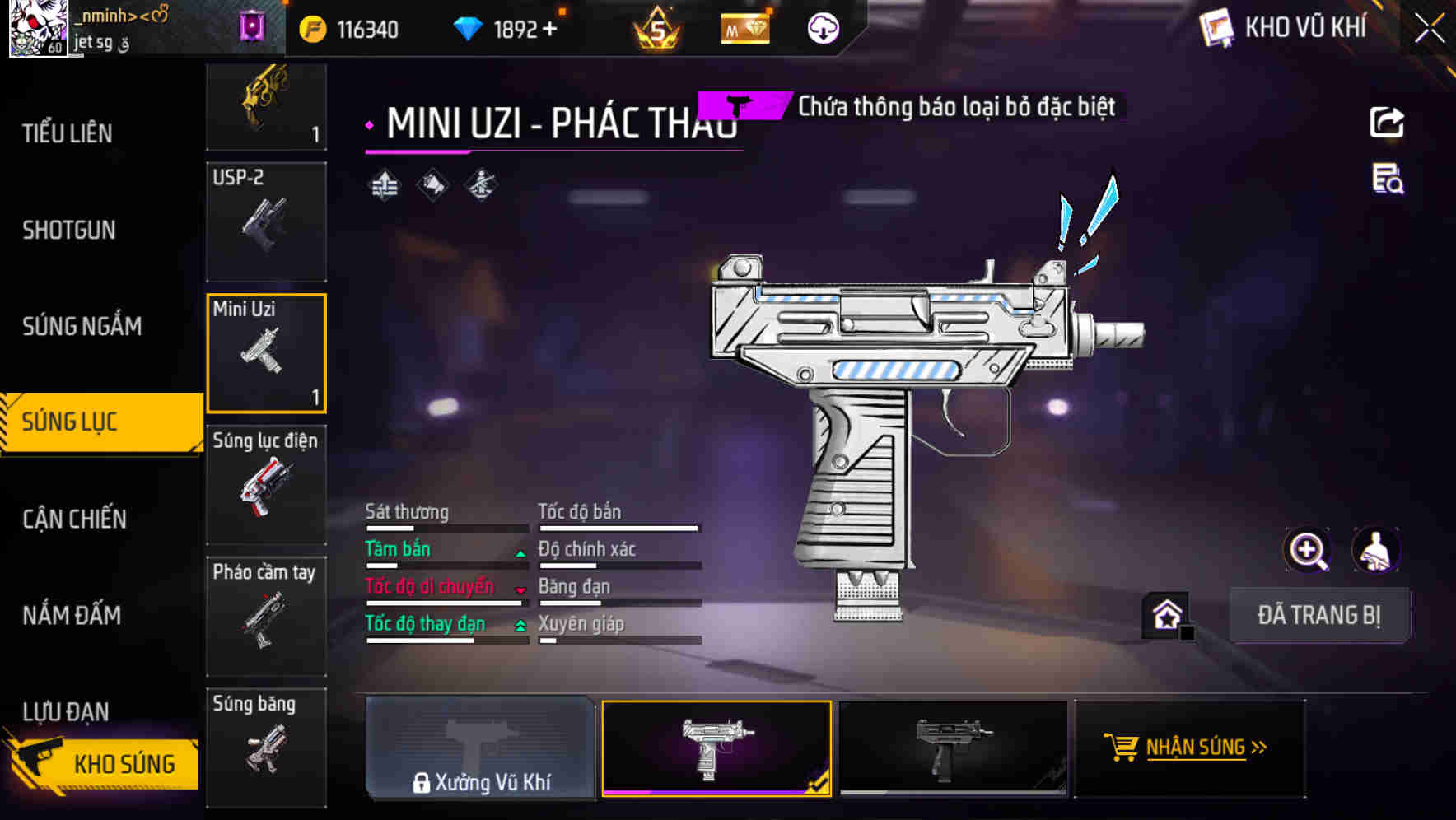Zoom the weapon preview with the magnifier icon
Viewport: 1456px width, 820px height.
coord(1307,549)
